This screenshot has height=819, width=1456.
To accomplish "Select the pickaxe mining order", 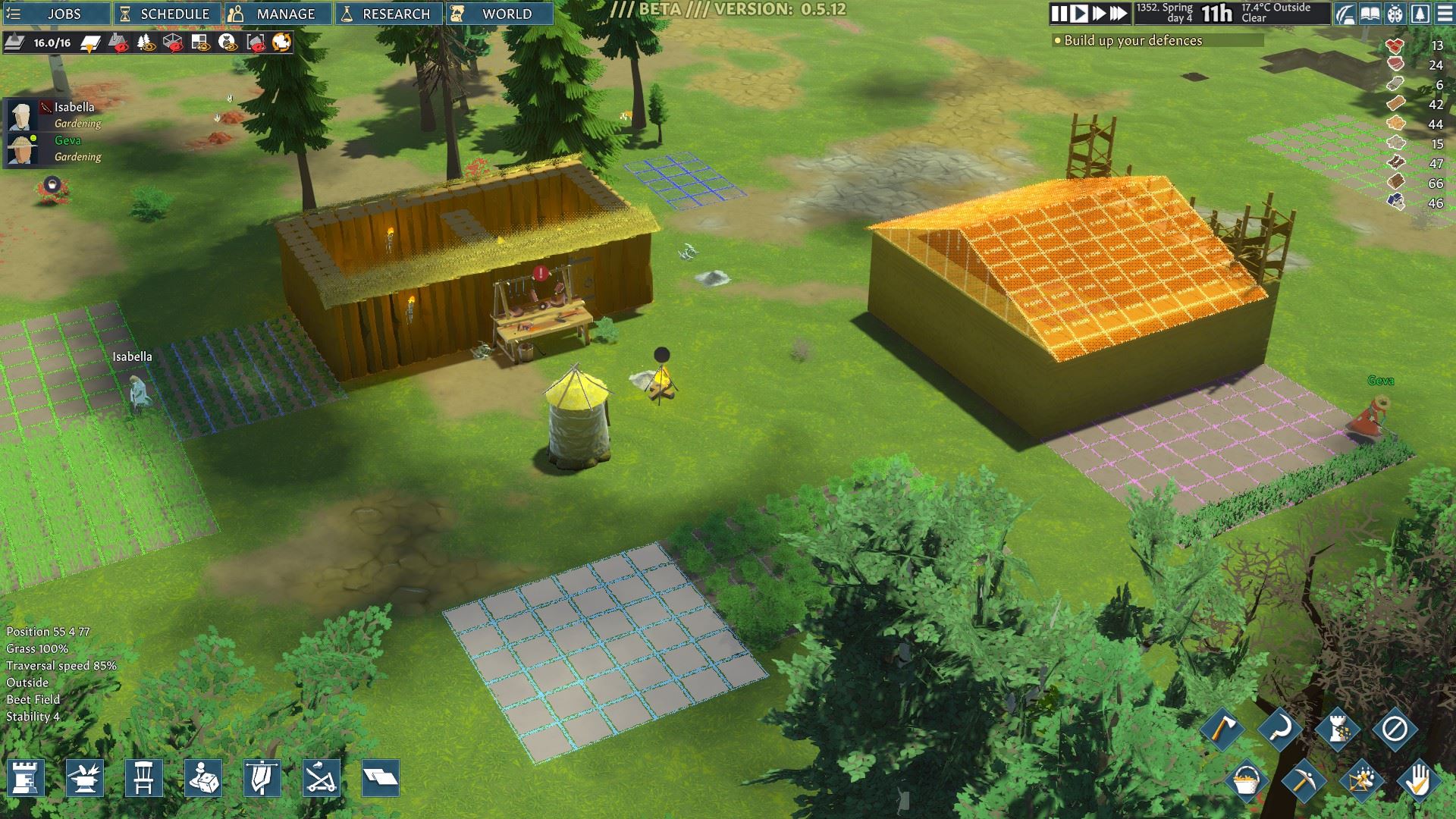I will (x=1304, y=781).
